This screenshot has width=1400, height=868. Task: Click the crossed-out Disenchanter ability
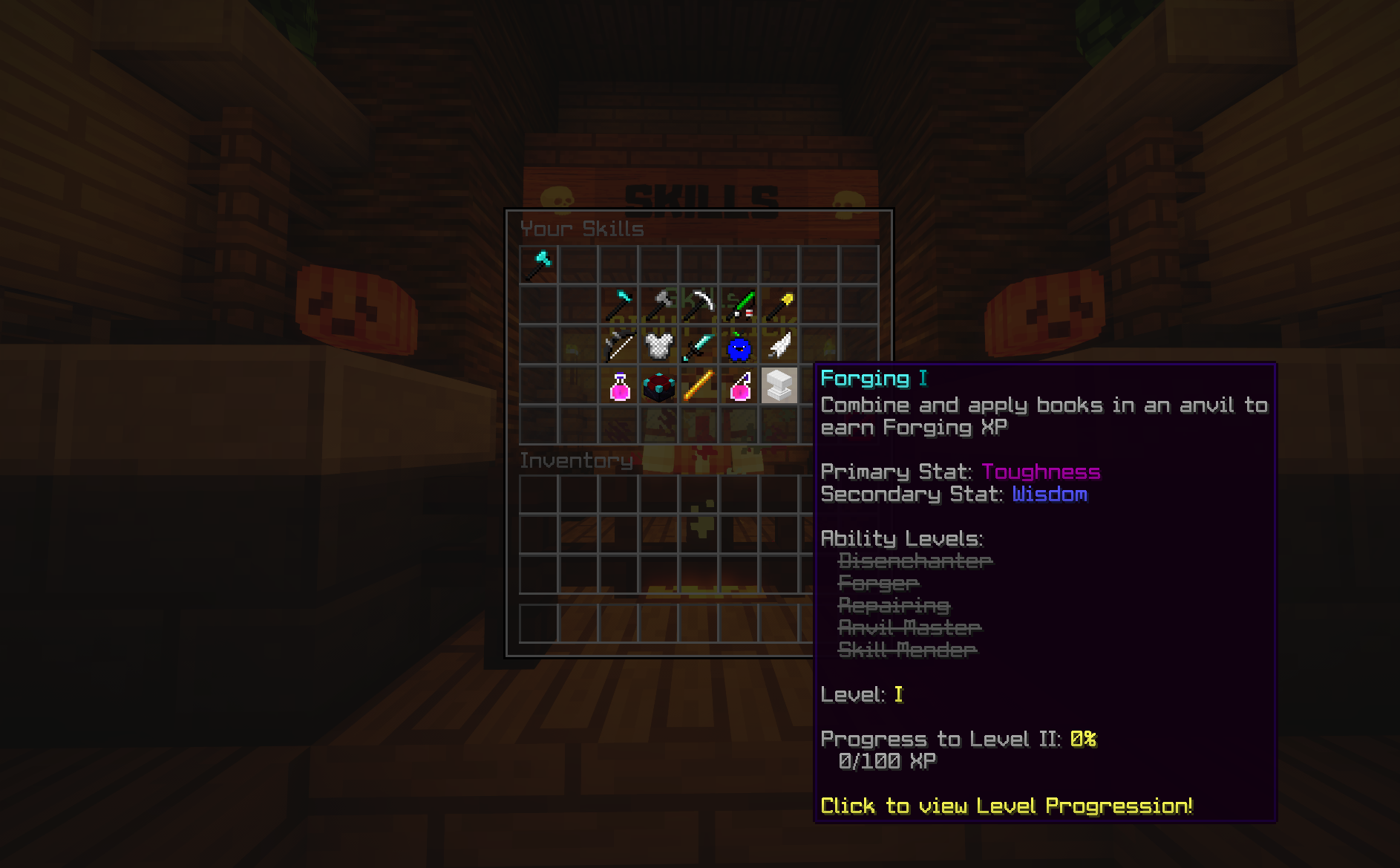tap(915, 561)
